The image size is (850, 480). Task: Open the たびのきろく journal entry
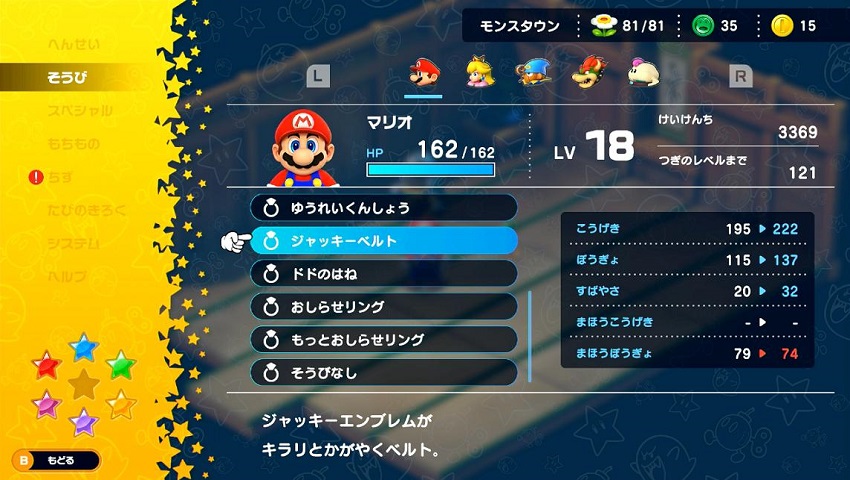[x=89, y=210]
